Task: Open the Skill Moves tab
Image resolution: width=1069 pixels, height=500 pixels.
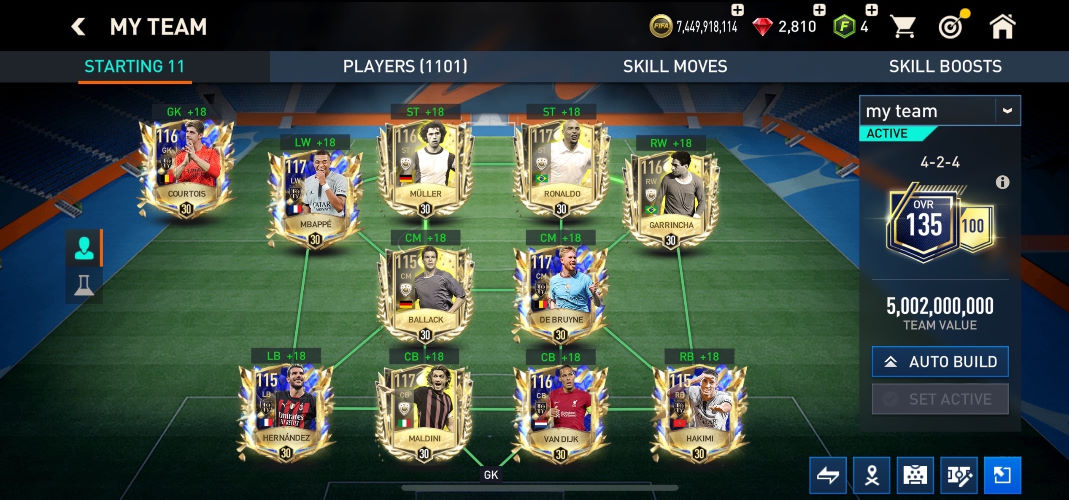Action: click(675, 67)
